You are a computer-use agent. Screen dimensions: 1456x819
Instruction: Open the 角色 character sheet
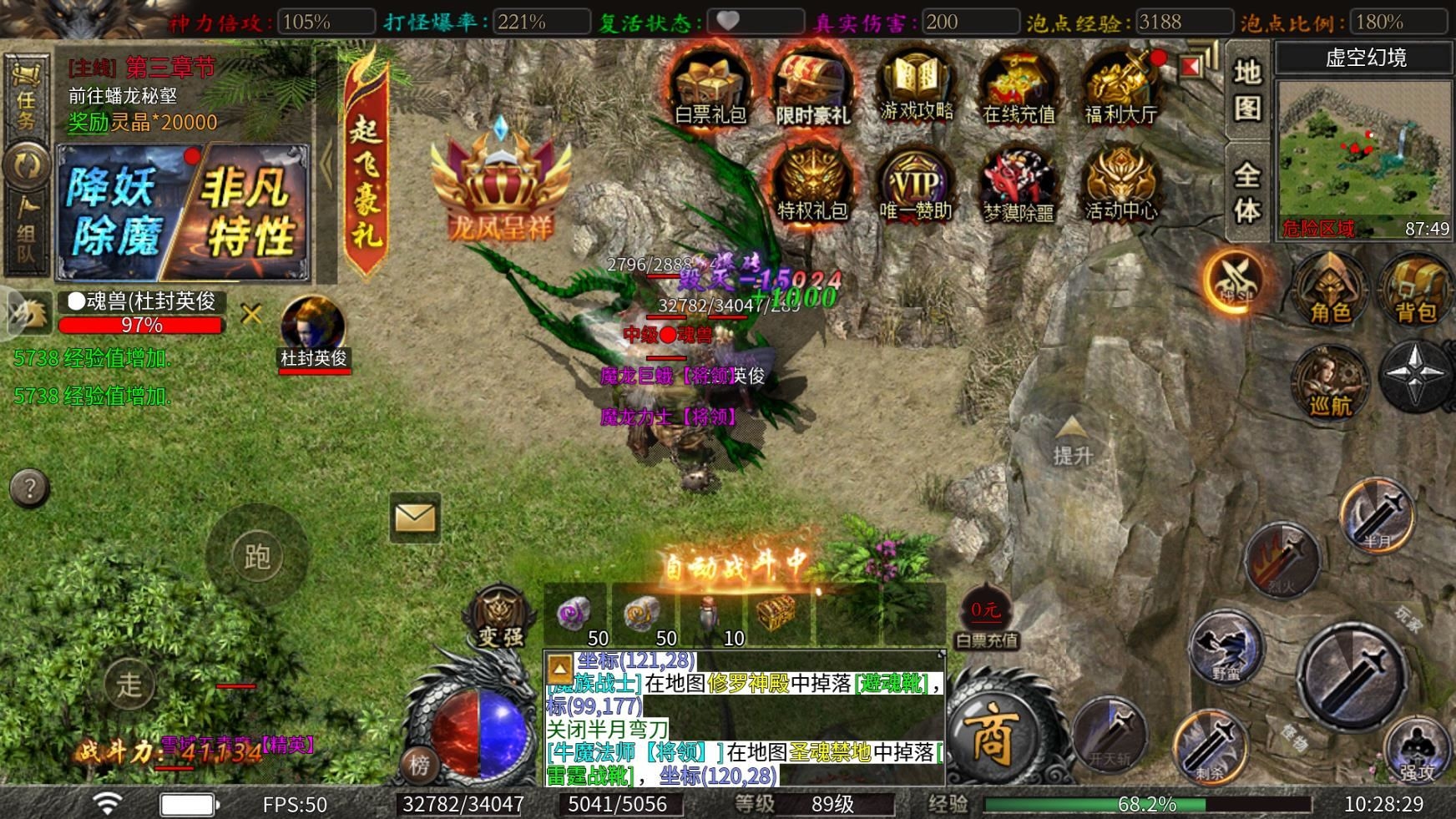coord(1330,288)
